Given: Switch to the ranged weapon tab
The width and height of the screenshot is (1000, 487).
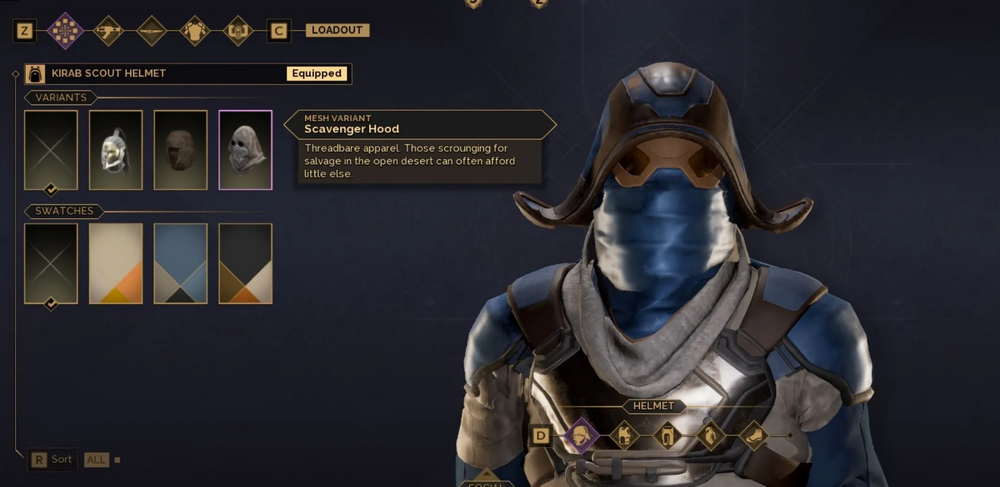Looking at the screenshot, I should [108, 31].
